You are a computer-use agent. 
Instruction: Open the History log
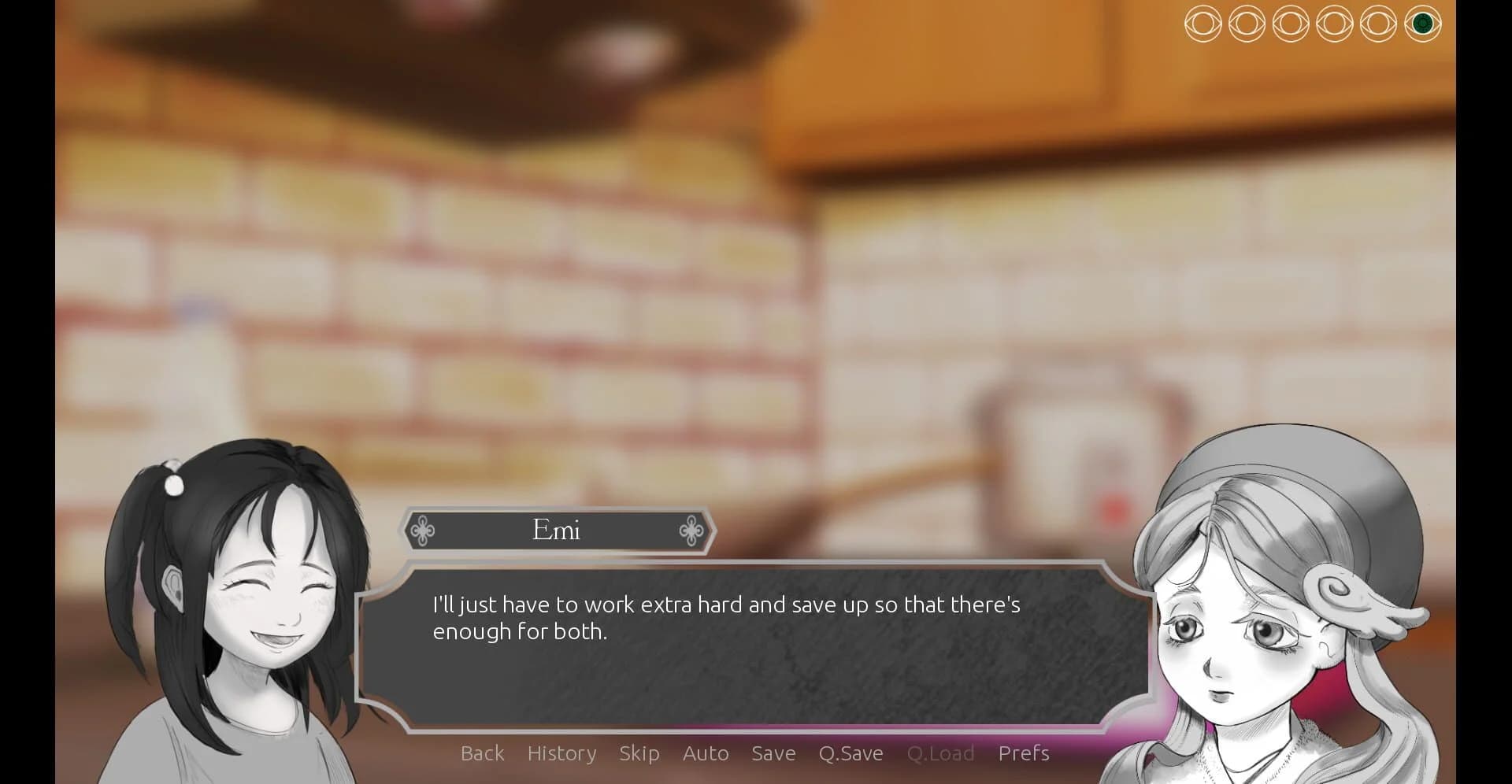tap(561, 753)
